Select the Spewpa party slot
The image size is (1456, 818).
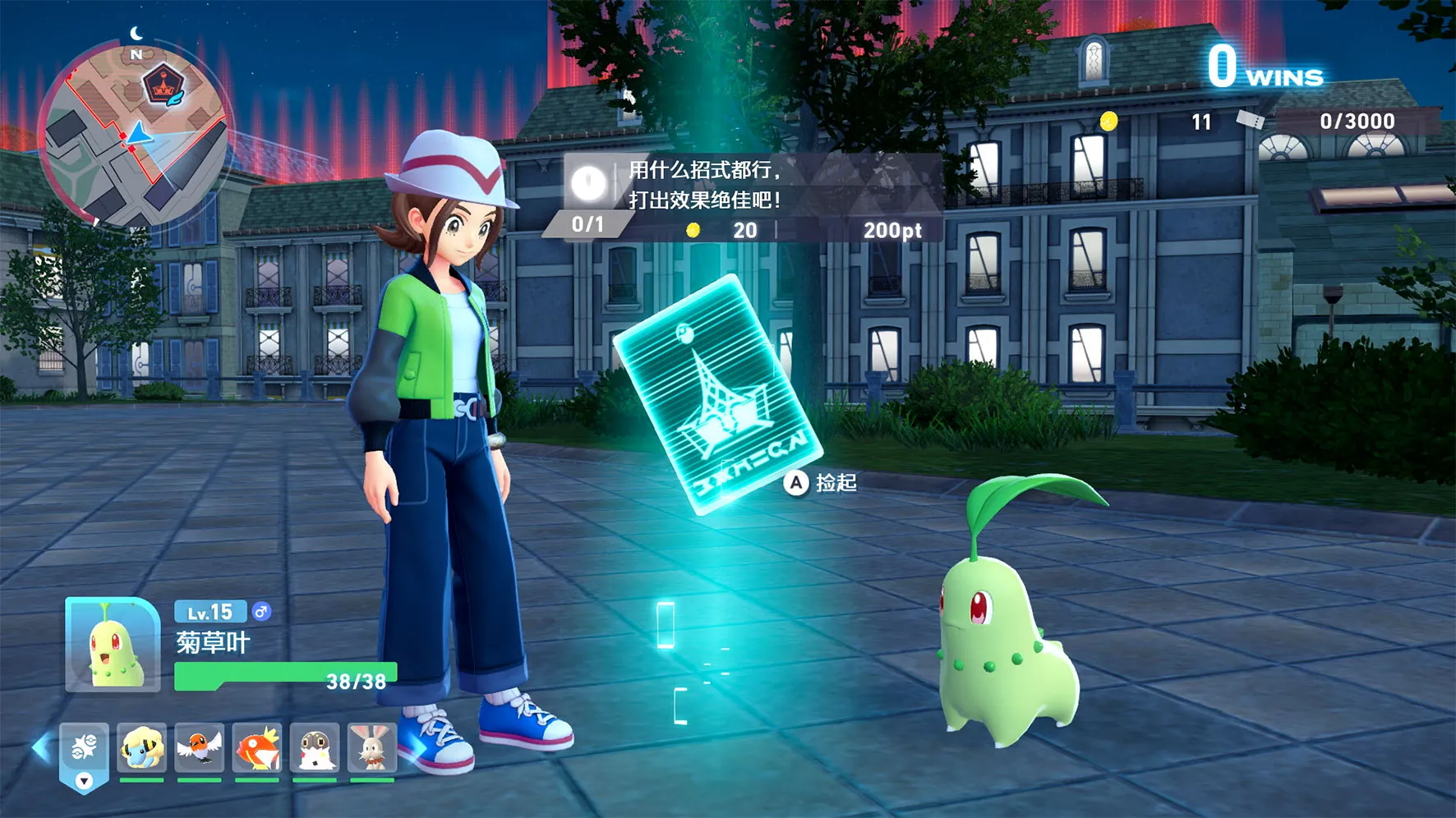click(315, 748)
